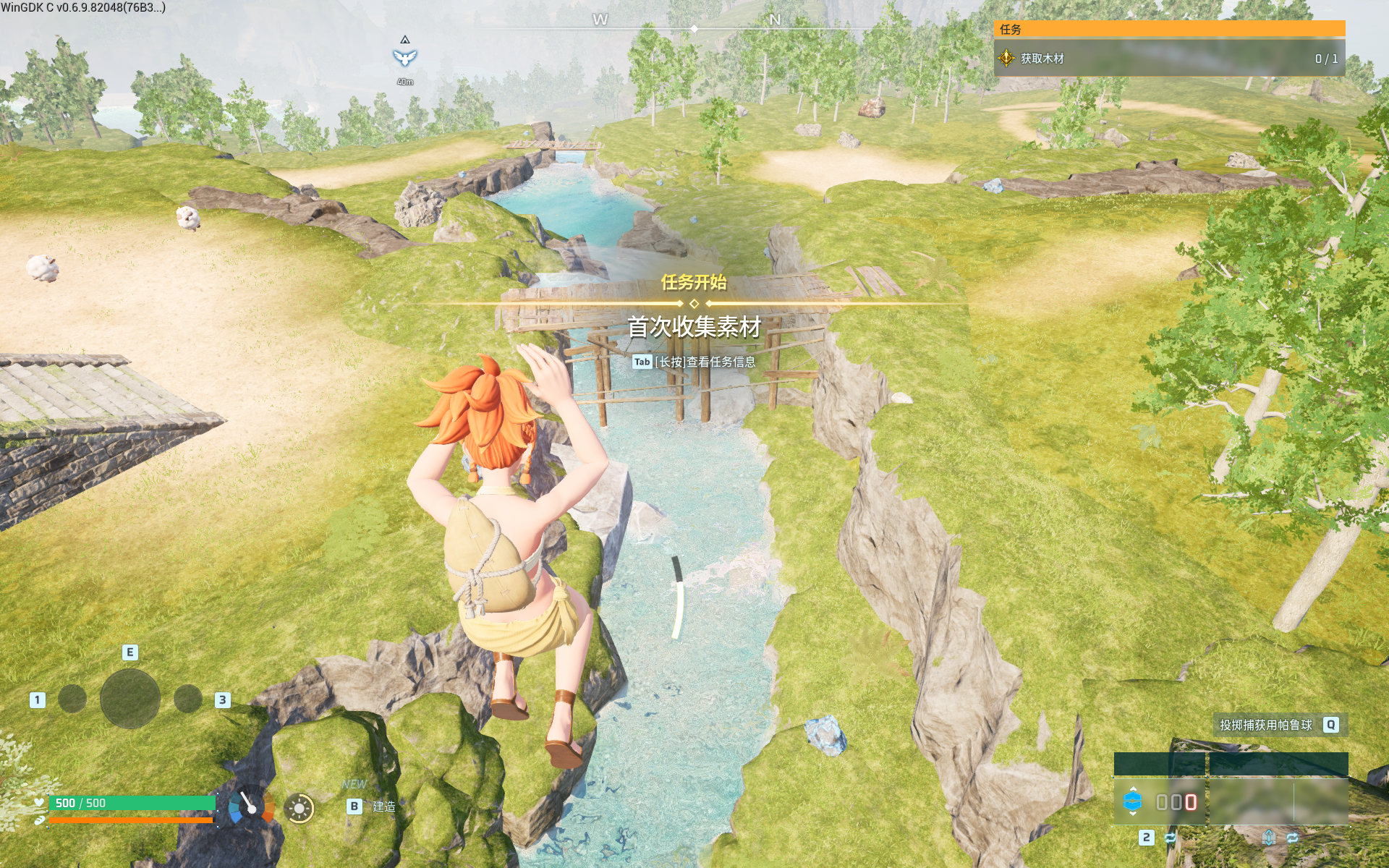
Task: Click the winged waypoint marker on compass
Action: pyautogui.click(x=405, y=57)
